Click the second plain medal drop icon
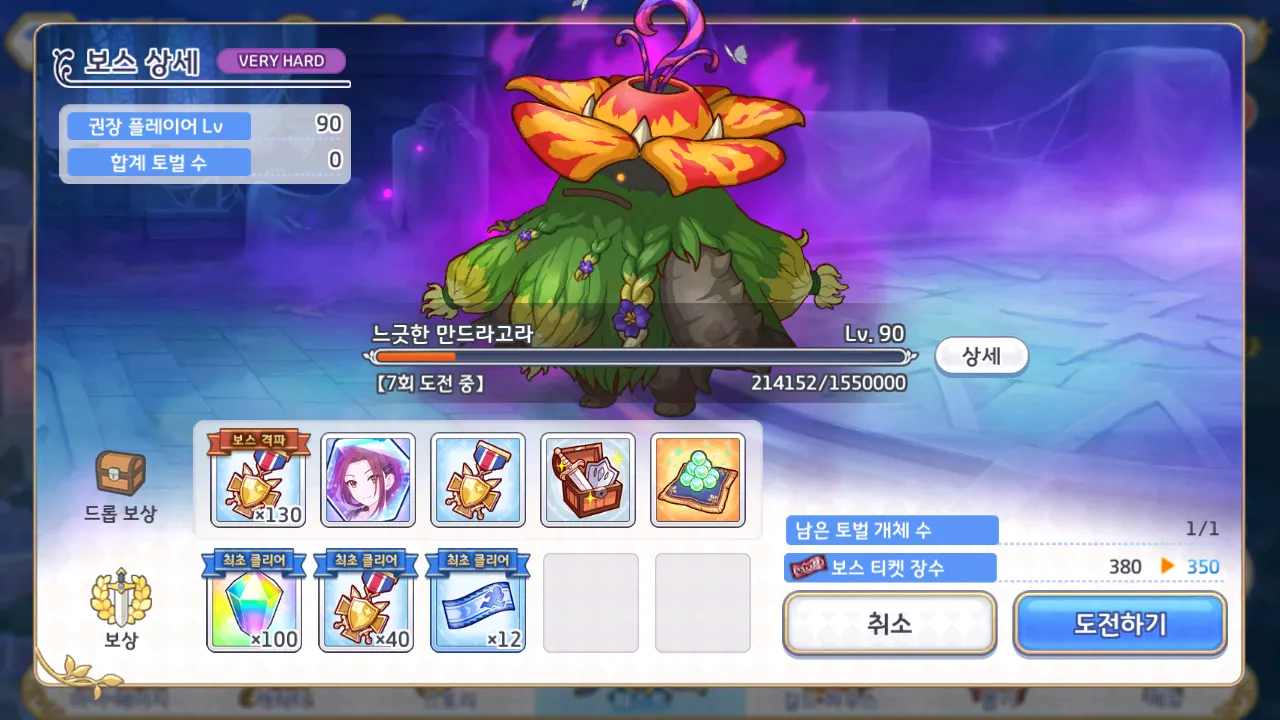1280x720 pixels. pyautogui.click(x=477, y=479)
